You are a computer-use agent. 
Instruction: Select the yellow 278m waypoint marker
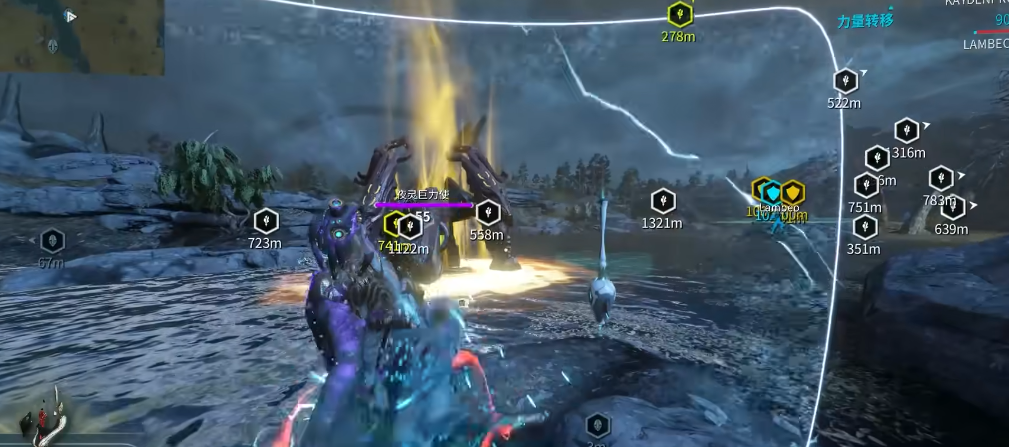point(679,14)
